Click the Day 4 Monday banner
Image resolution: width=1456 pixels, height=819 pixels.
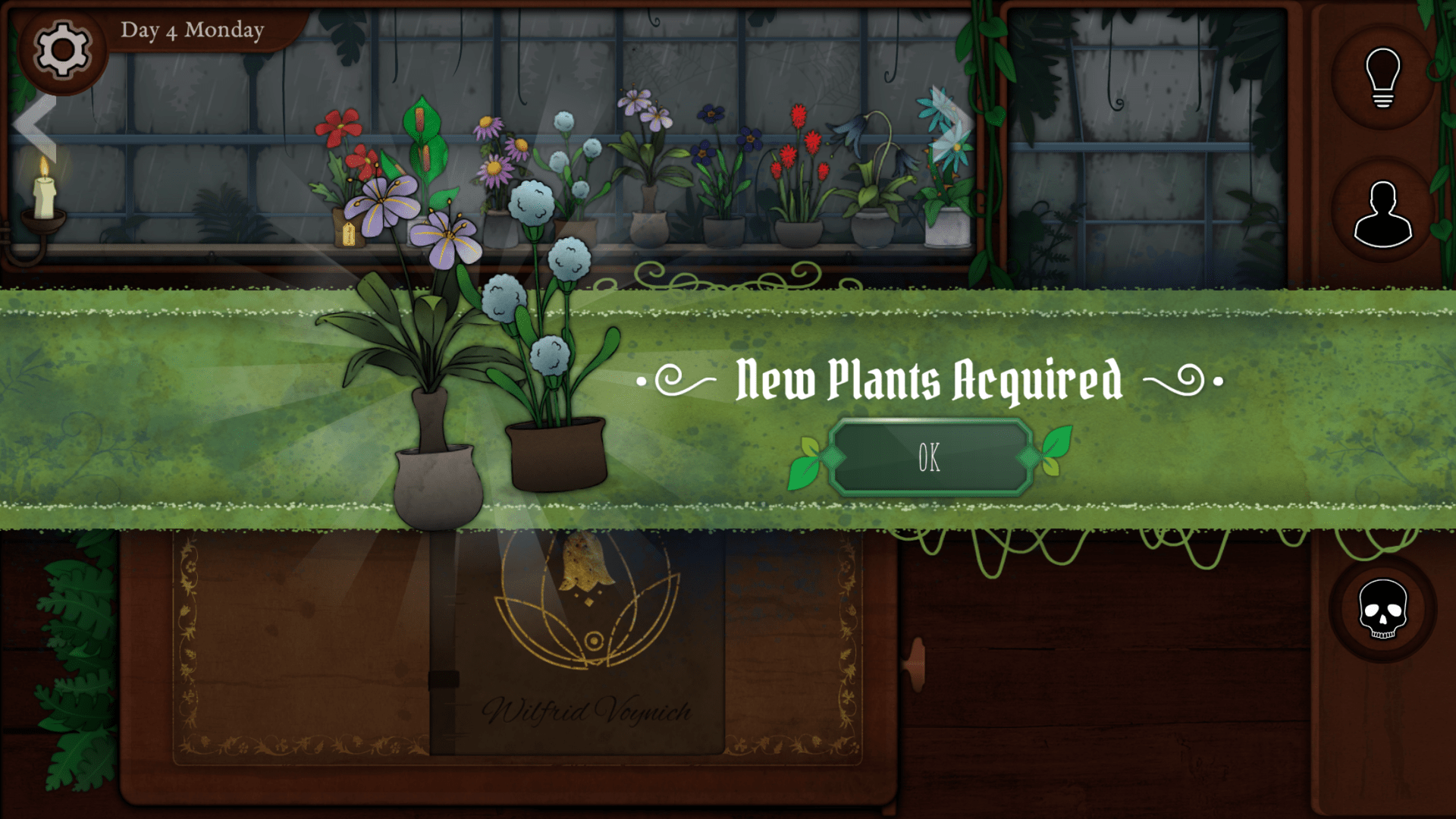coord(193,30)
